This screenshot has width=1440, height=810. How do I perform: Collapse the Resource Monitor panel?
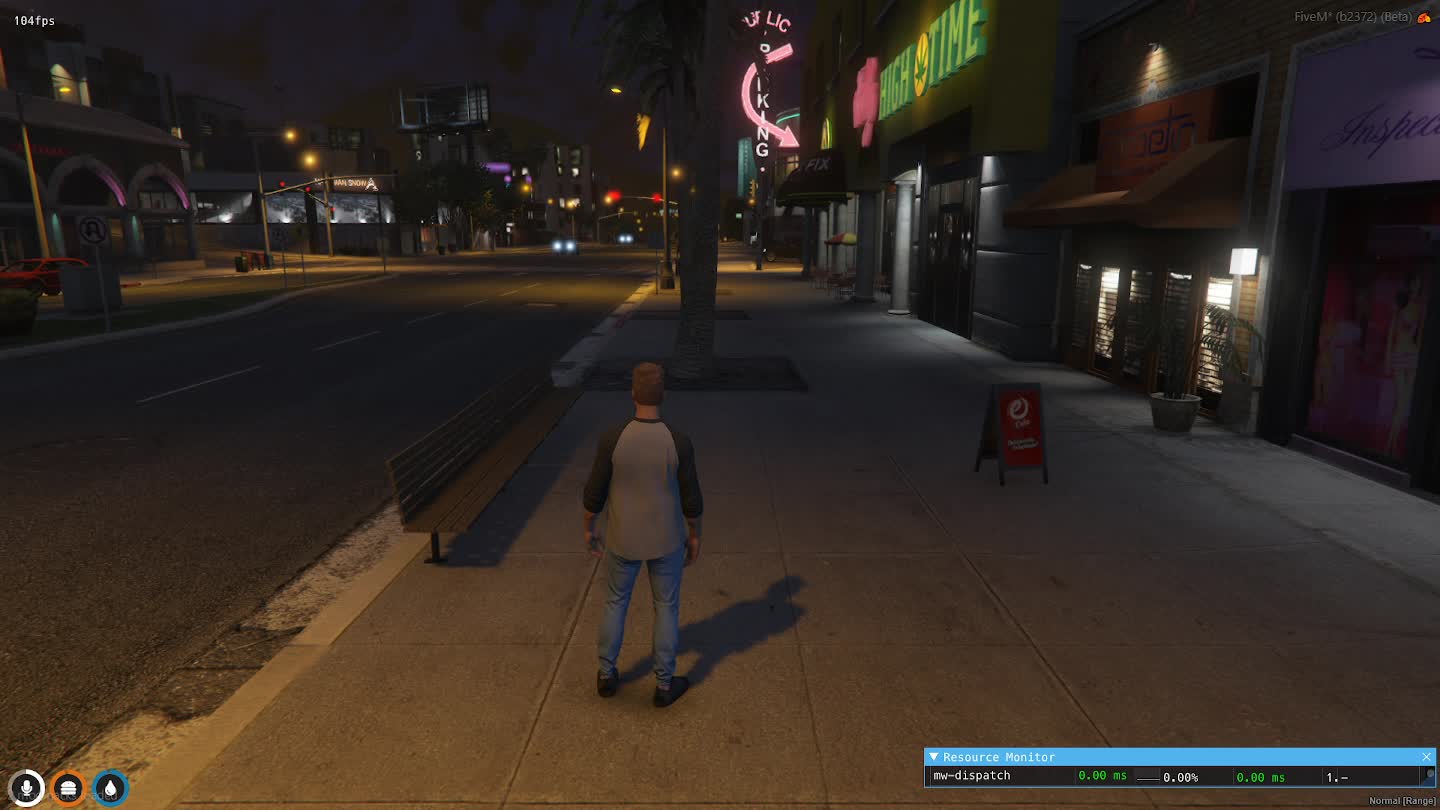click(x=934, y=757)
